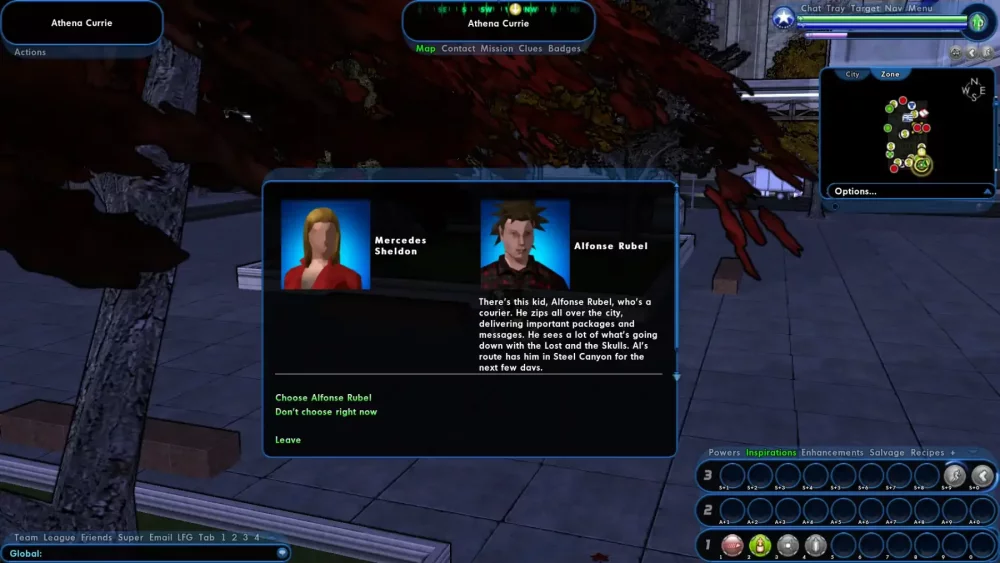Open the Salvage tab
Screen dimensions: 1000x563
[x=887, y=453]
